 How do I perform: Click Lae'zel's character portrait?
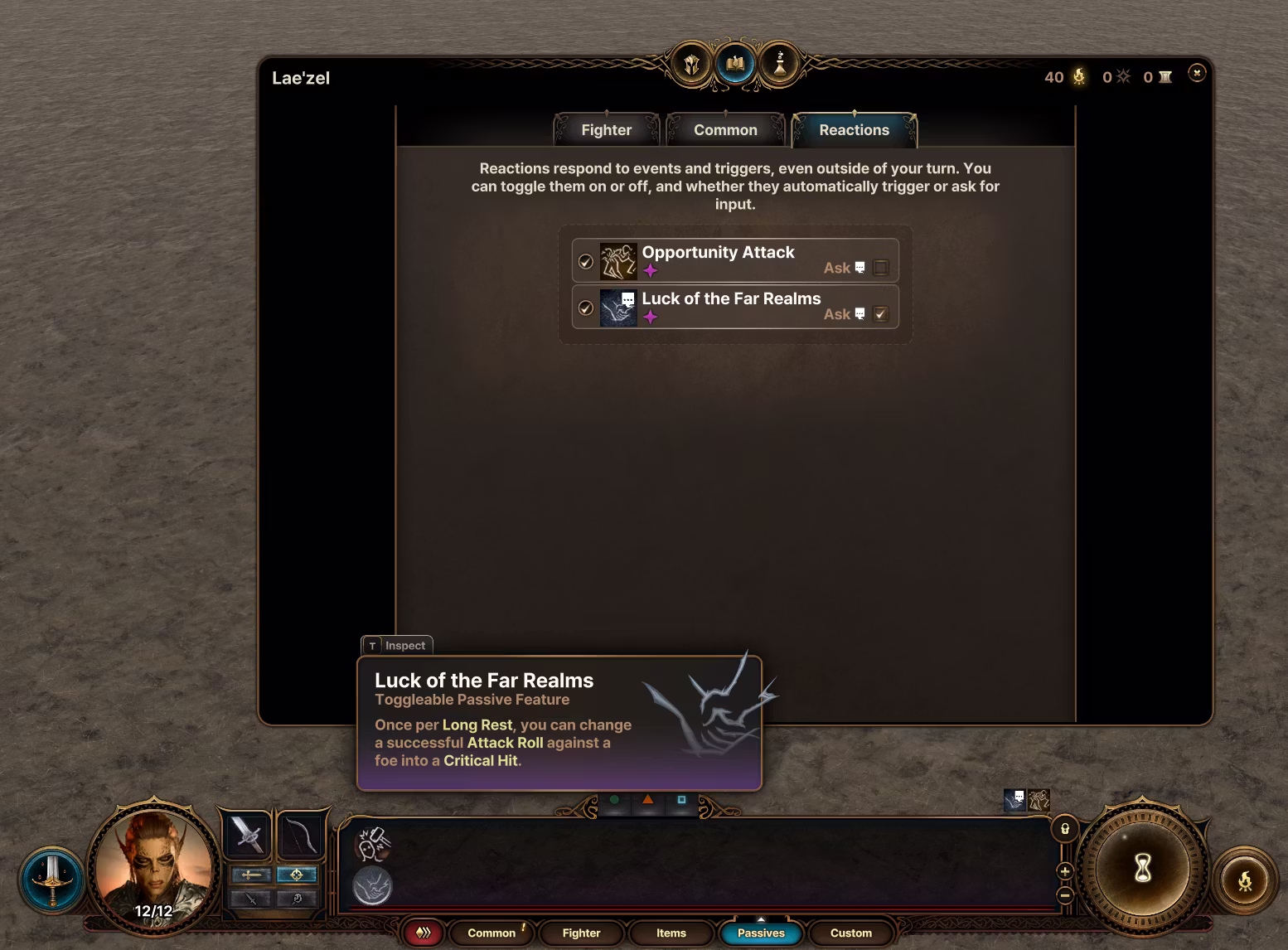[153, 866]
